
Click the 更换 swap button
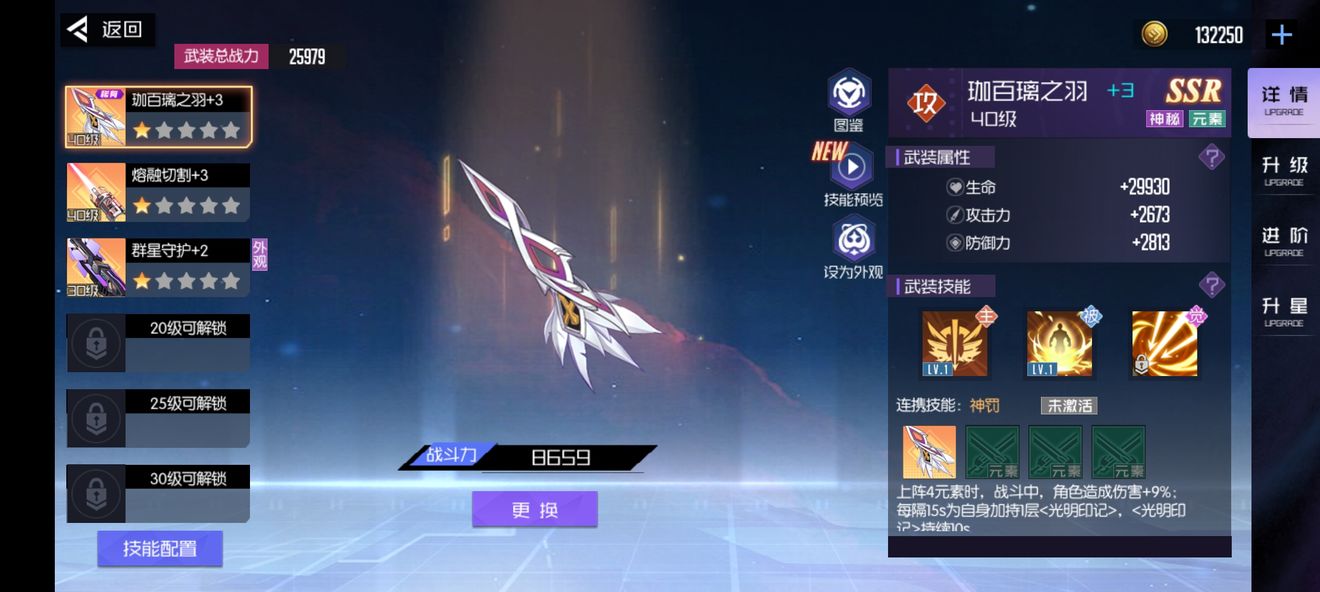coord(535,509)
